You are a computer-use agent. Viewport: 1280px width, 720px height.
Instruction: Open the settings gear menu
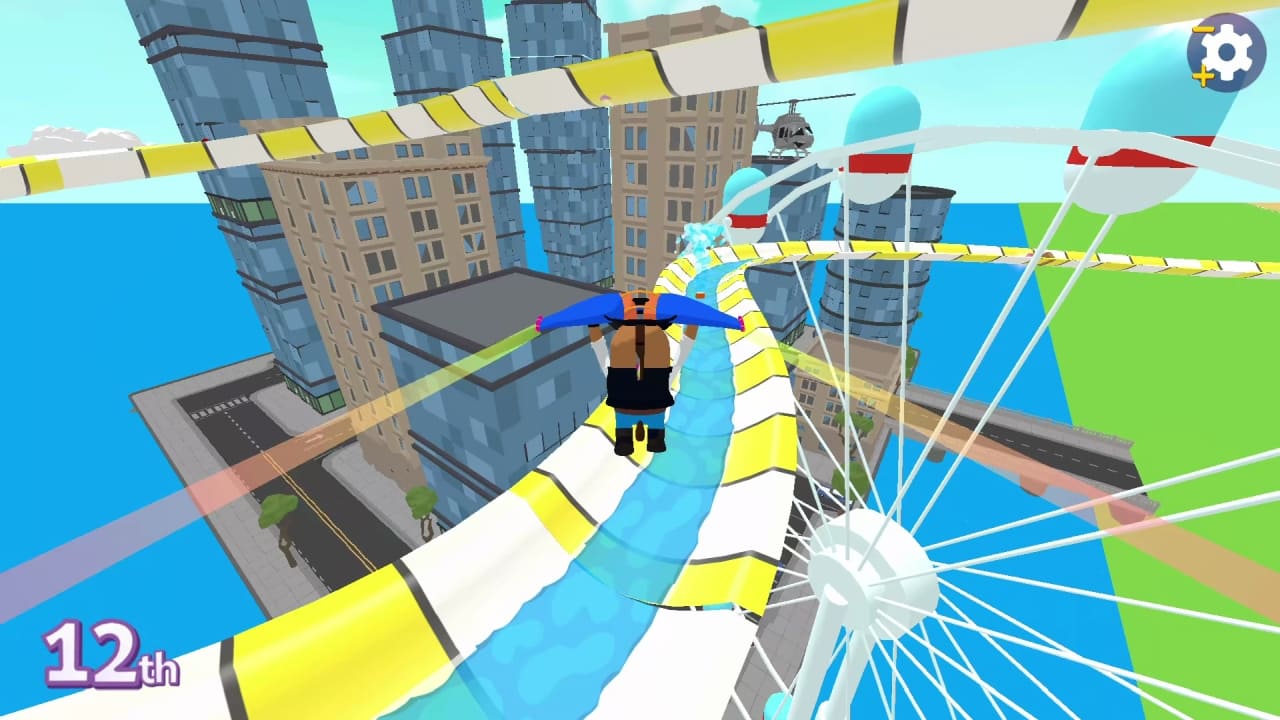click(1230, 51)
